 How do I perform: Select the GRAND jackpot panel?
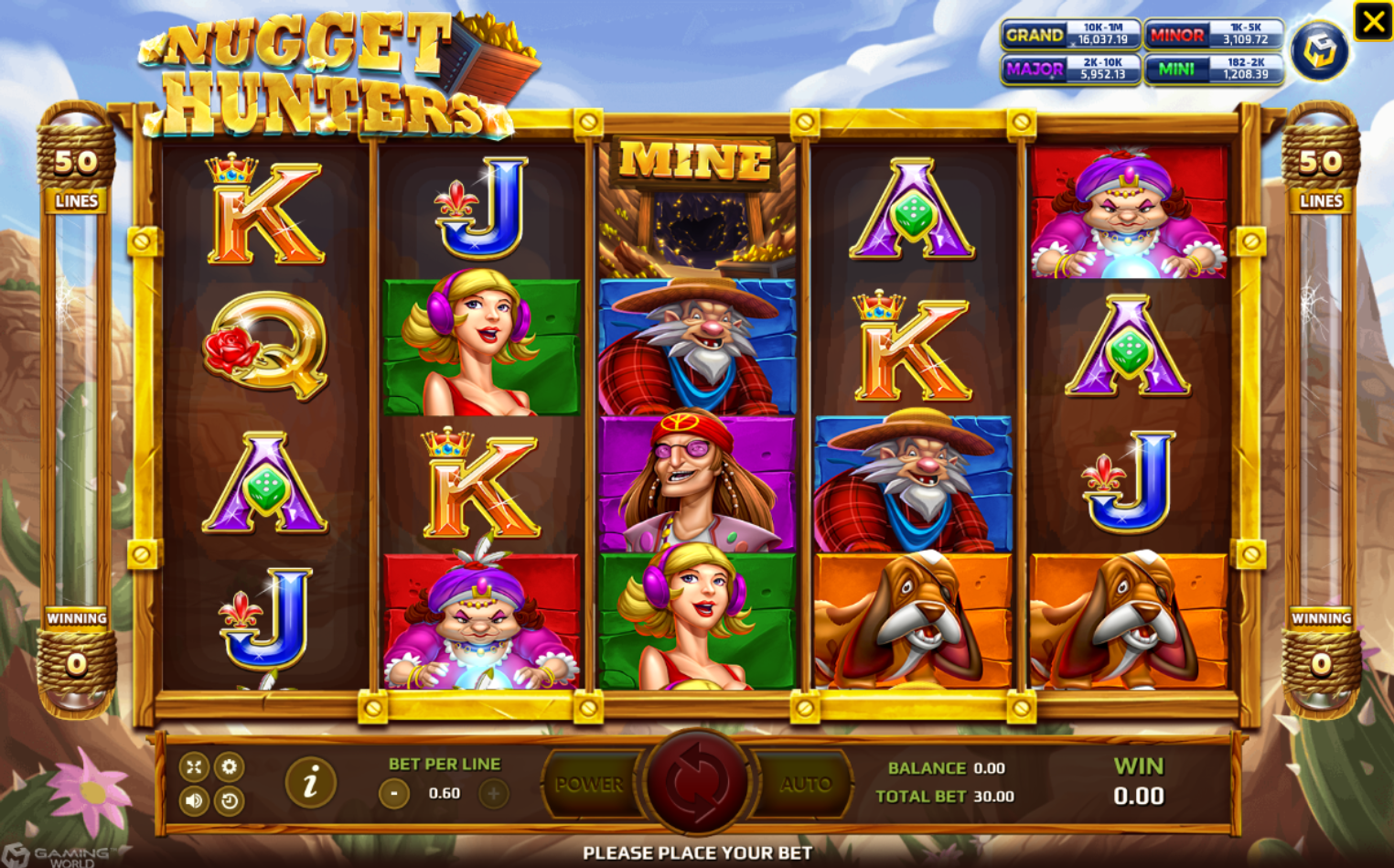(x=1071, y=35)
